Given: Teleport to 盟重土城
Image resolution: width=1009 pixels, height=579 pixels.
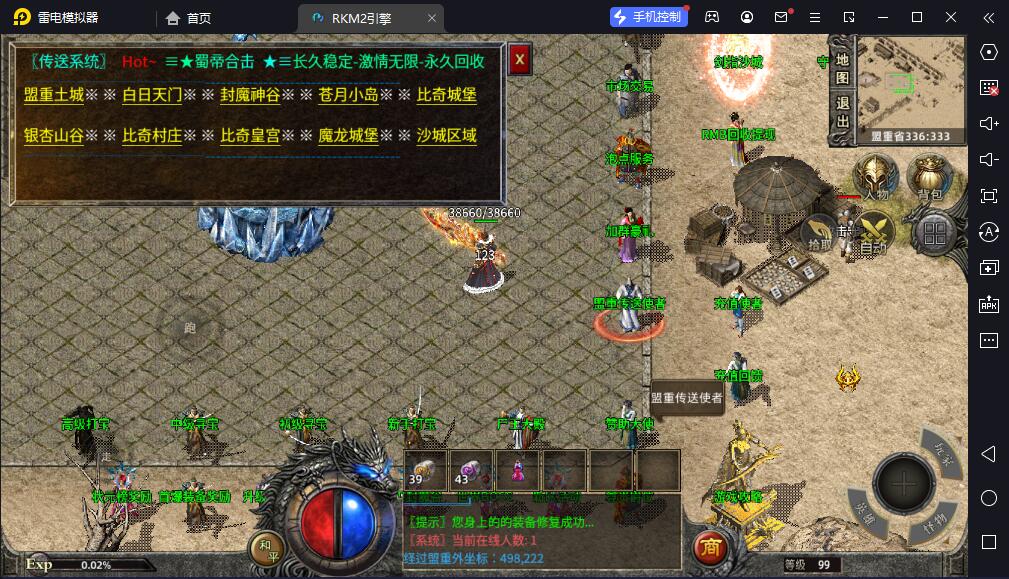Looking at the screenshot, I should point(54,95).
